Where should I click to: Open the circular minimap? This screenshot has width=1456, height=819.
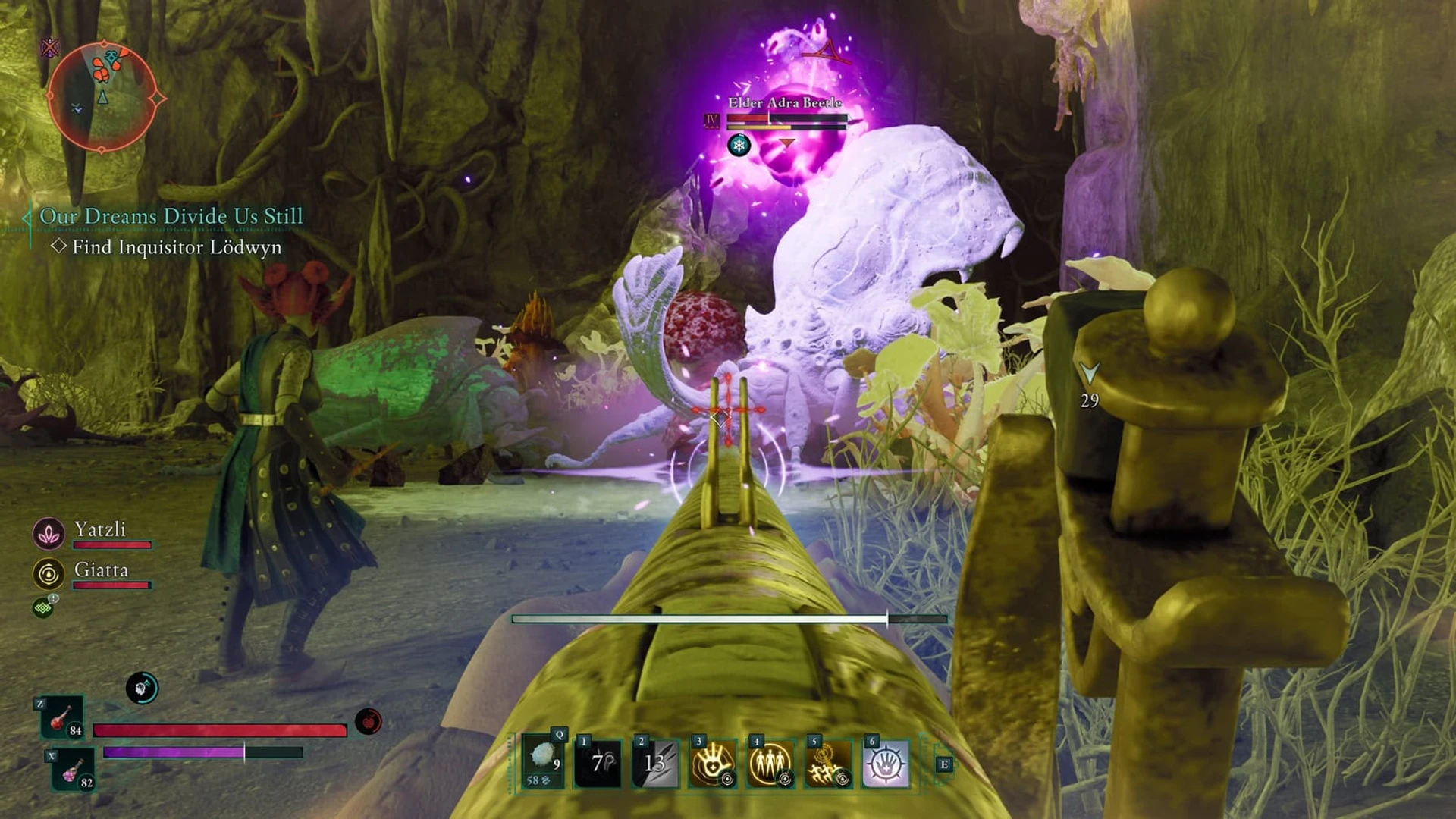(x=102, y=97)
